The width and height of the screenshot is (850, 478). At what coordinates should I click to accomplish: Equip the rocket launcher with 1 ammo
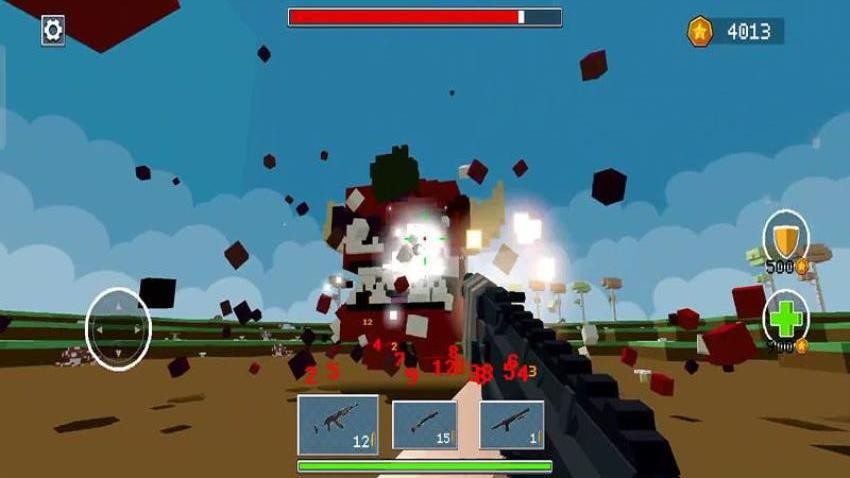click(x=512, y=424)
